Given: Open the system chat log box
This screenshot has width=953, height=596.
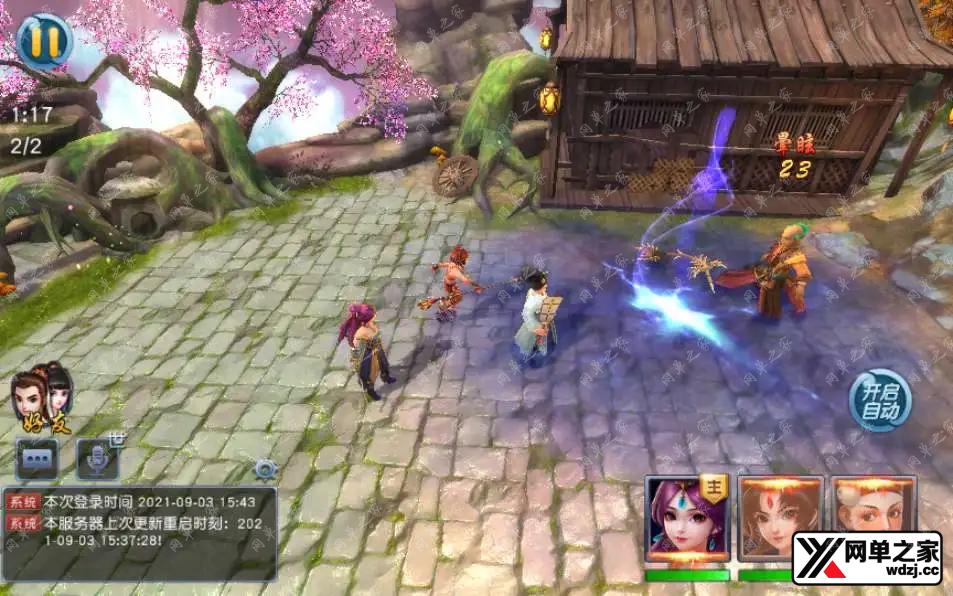Looking at the screenshot, I should pos(140,532).
